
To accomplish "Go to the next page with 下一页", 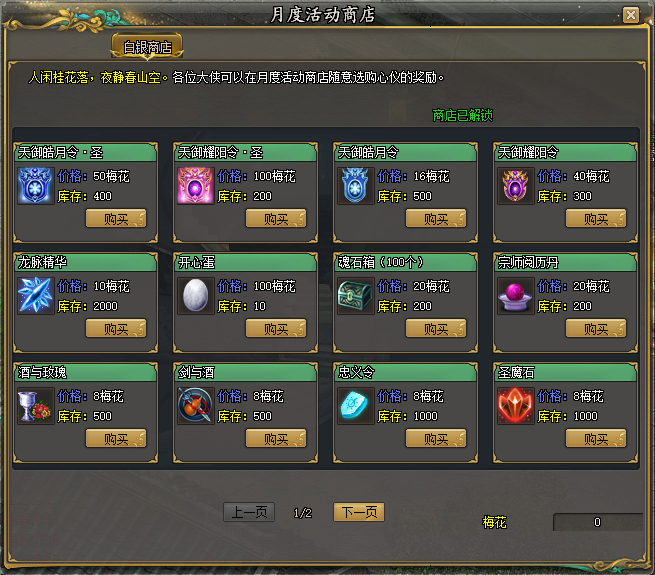I will [x=359, y=512].
